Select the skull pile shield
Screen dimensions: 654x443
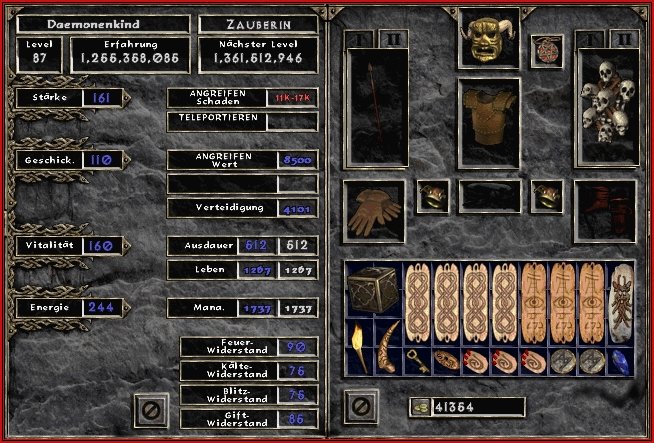pos(607,105)
